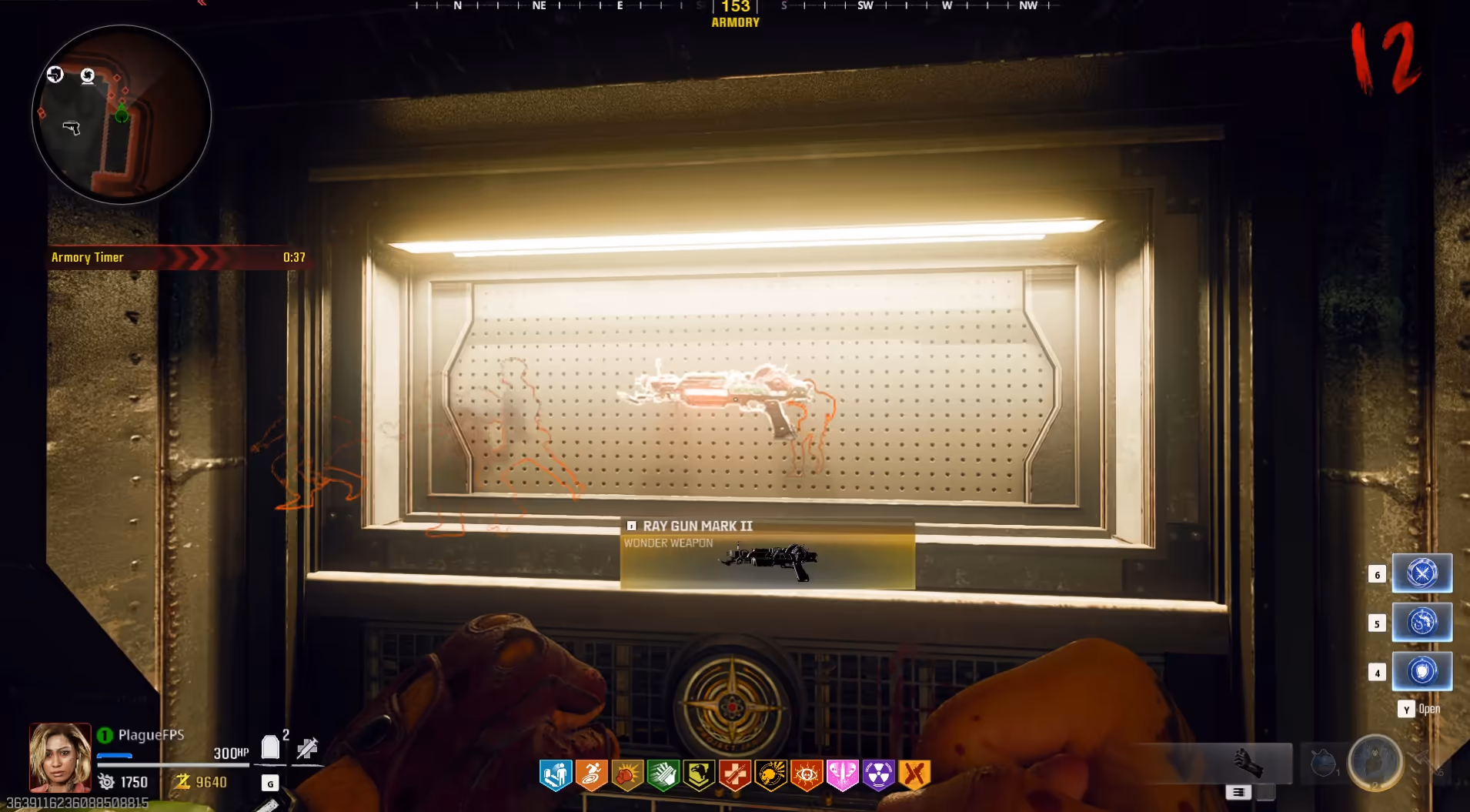Activate the swirl gobblegum in slot 5
This screenshot has height=812, width=1470.
[1422, 622]
